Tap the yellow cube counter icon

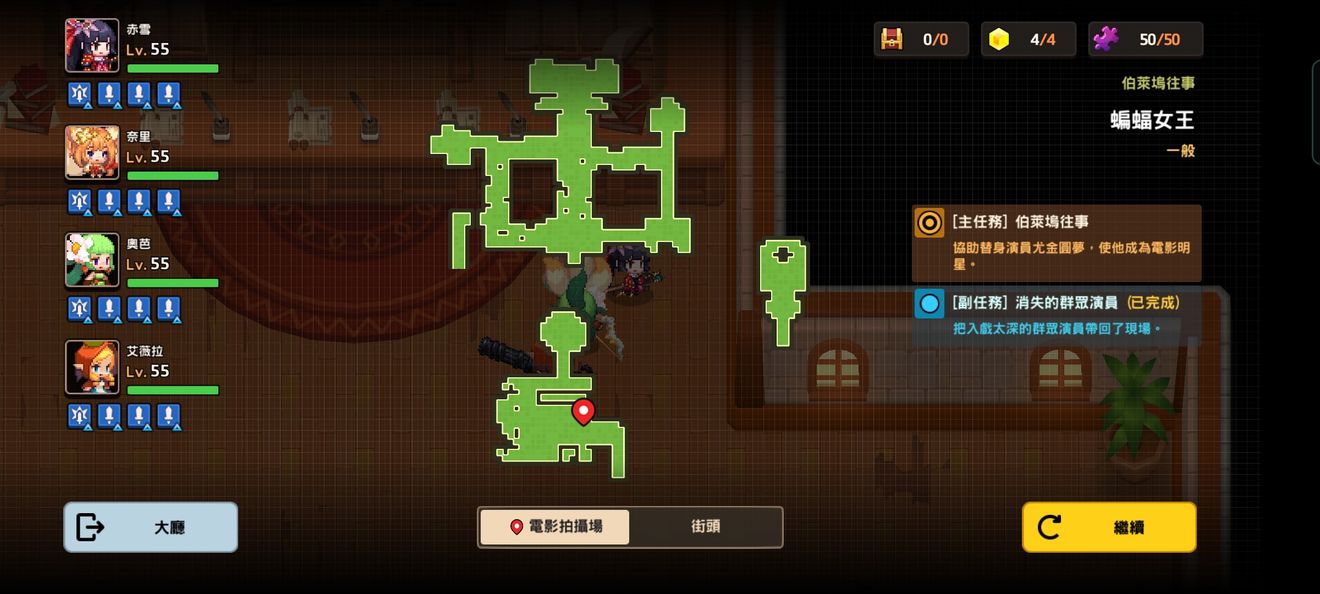pyautogui.click(x=998, y=39)
